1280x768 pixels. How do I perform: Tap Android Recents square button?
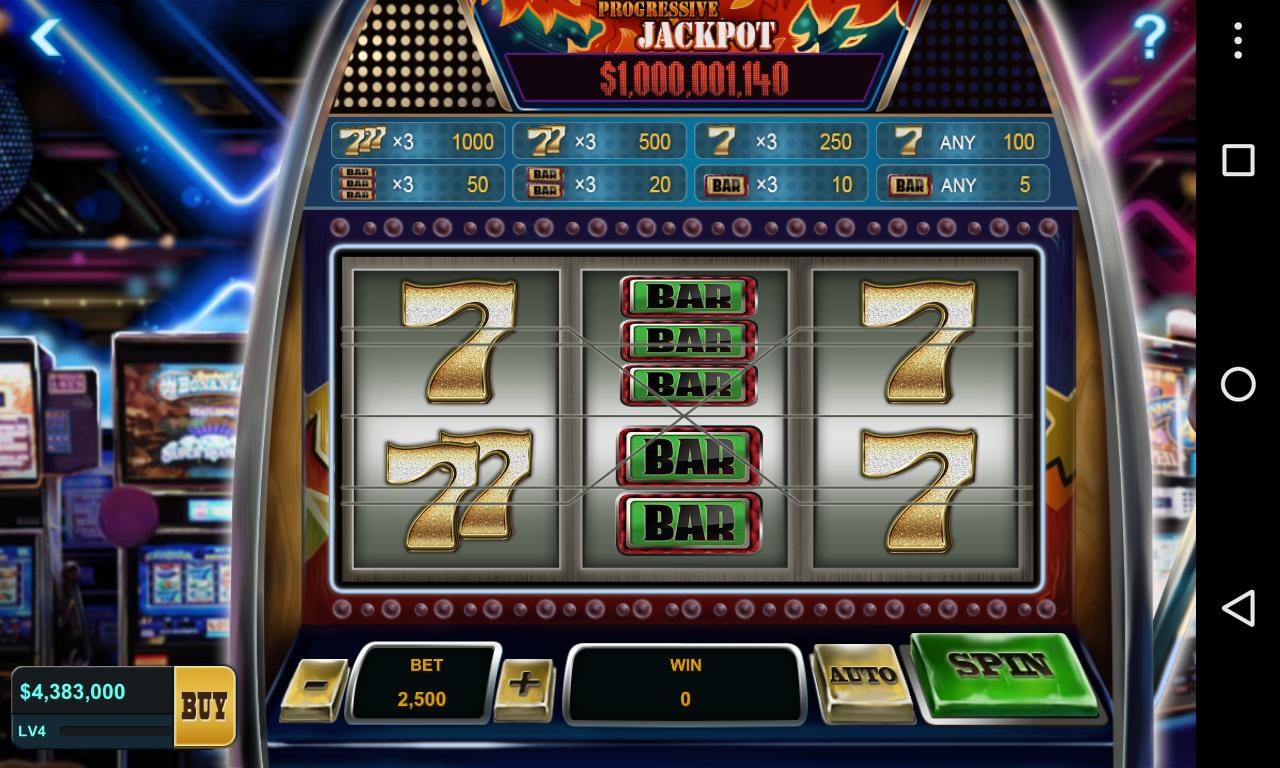point(1237,158)
